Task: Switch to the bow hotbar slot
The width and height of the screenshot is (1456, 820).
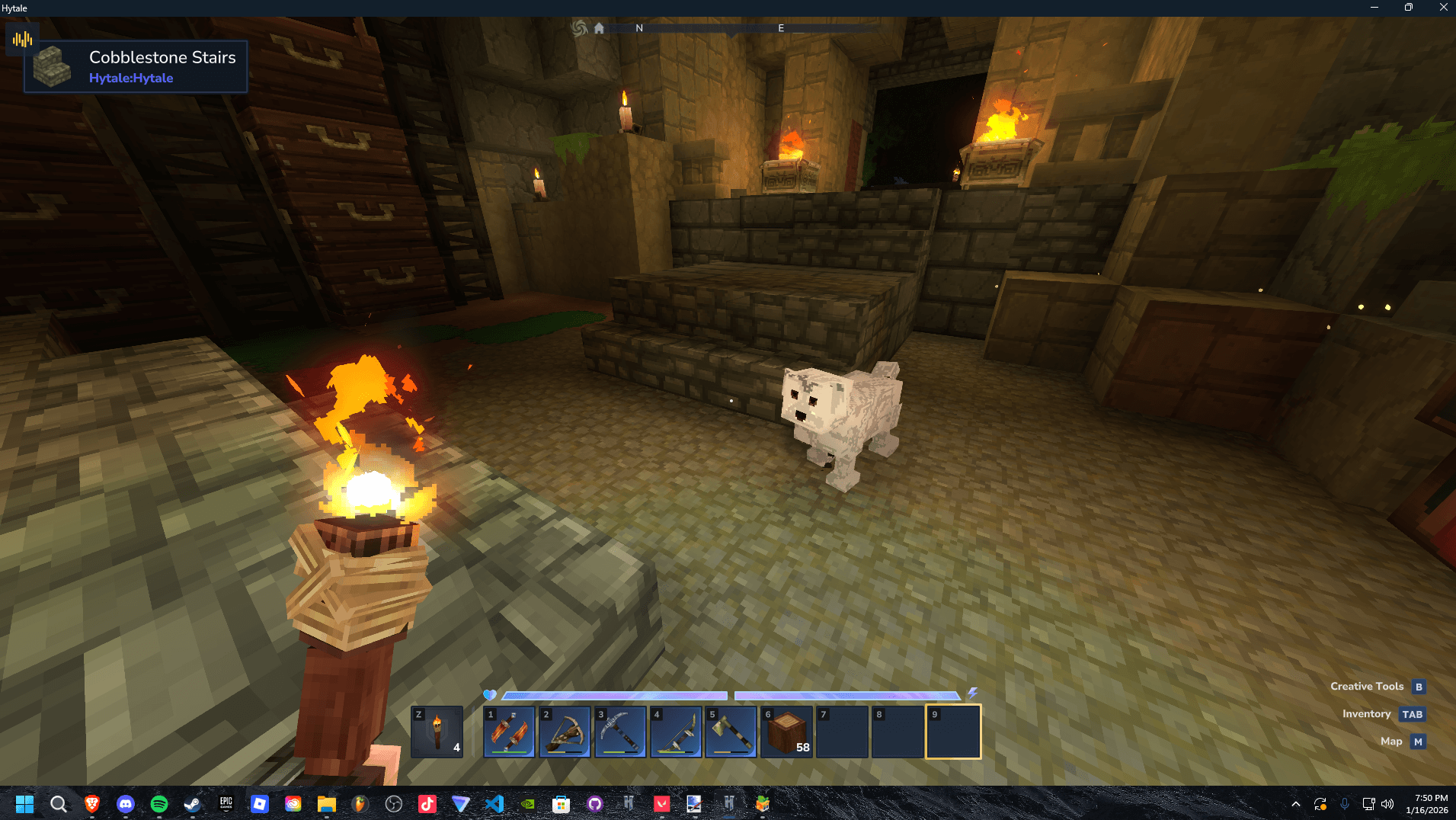Action: pos(676,732)
